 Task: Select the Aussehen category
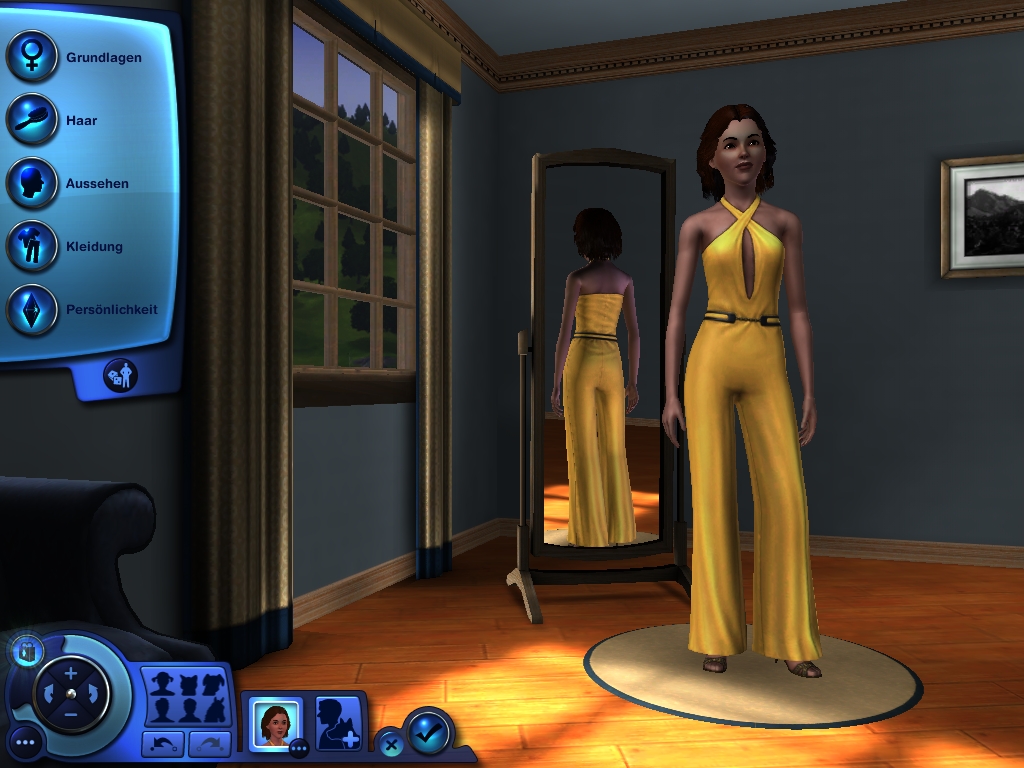(32, 183)
